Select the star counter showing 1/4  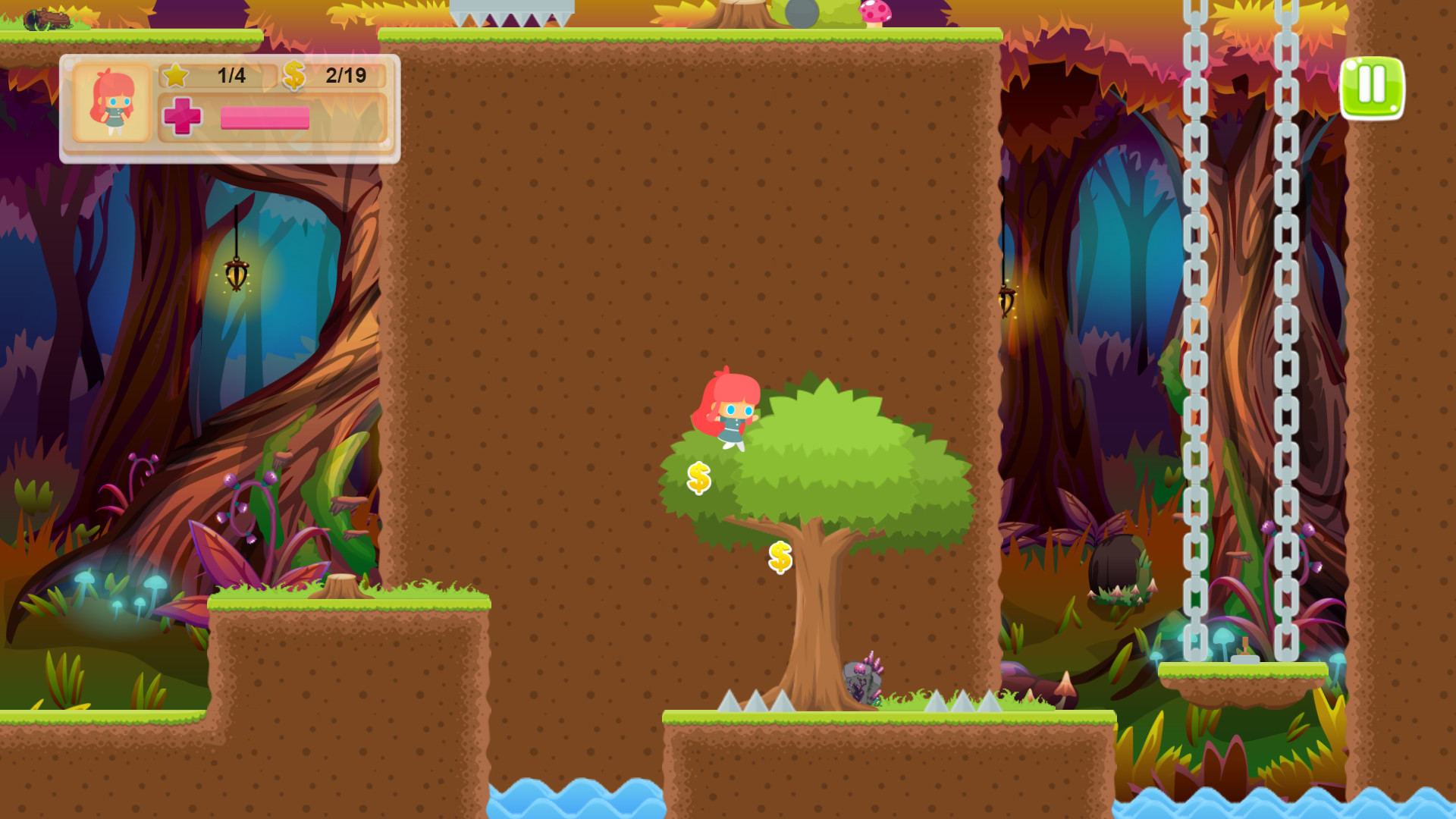point(204,75)
